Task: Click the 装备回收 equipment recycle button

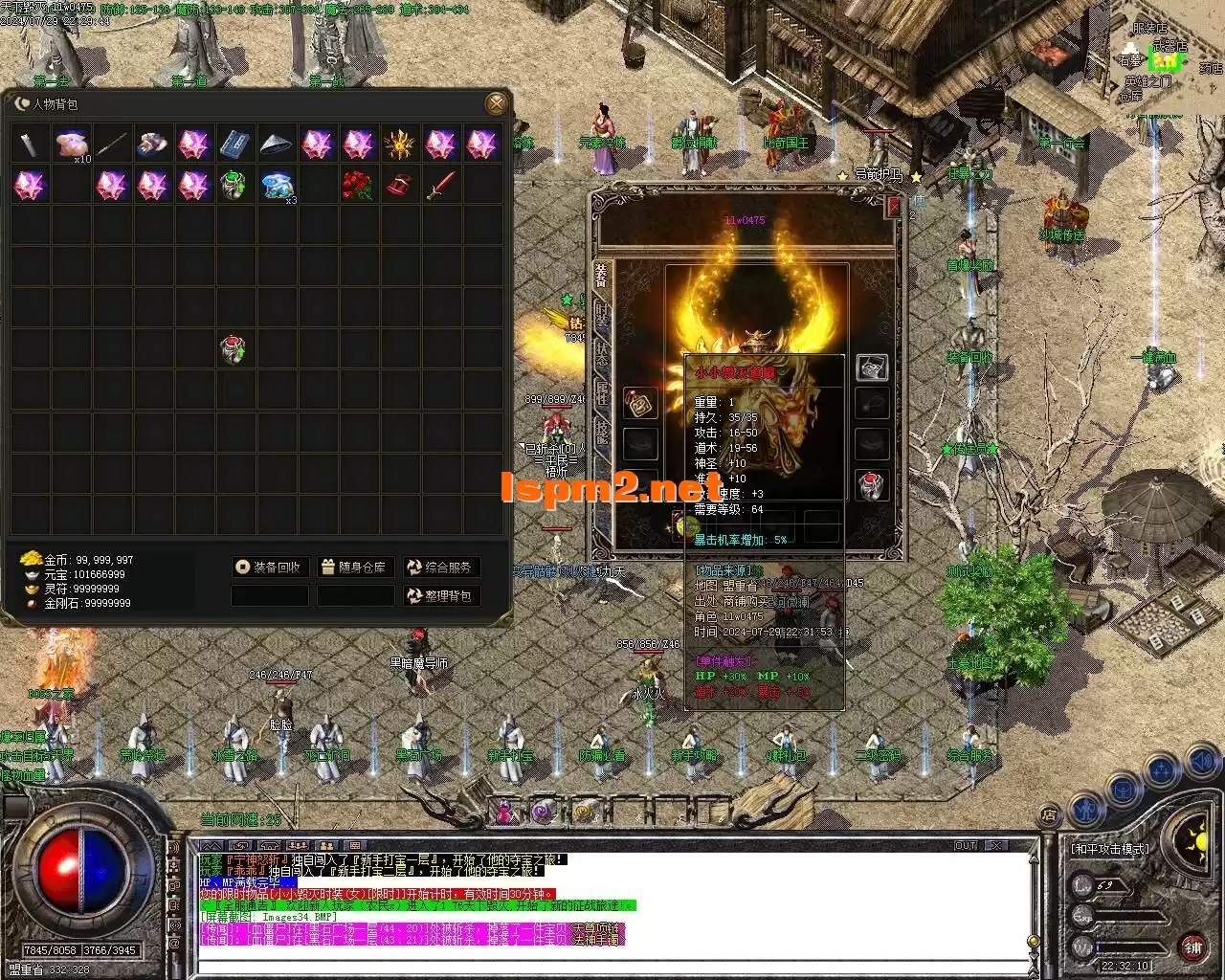Action: pyautogui.click(x=269, y=568)
